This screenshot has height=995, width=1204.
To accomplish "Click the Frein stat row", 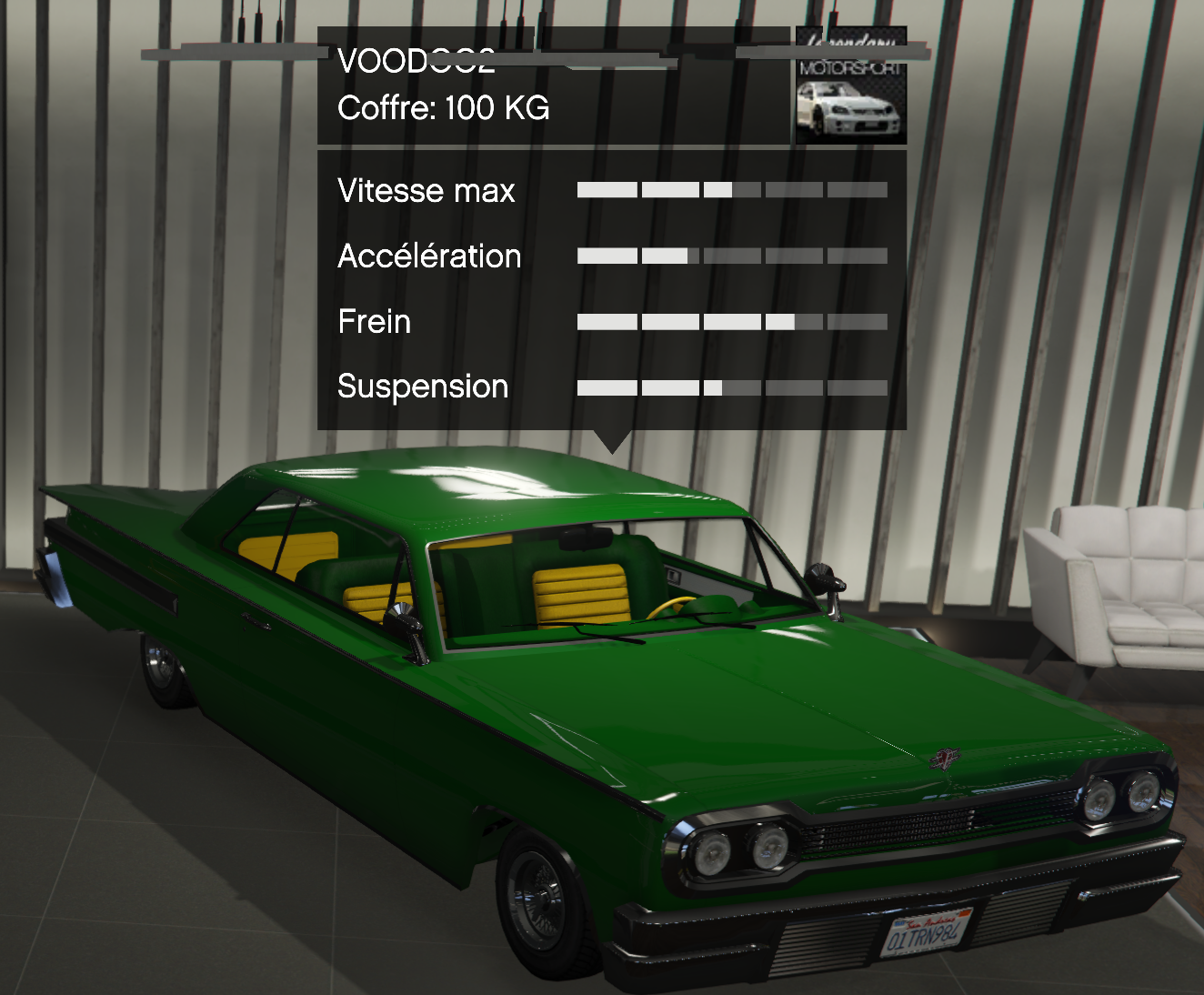I will [374, 322].
